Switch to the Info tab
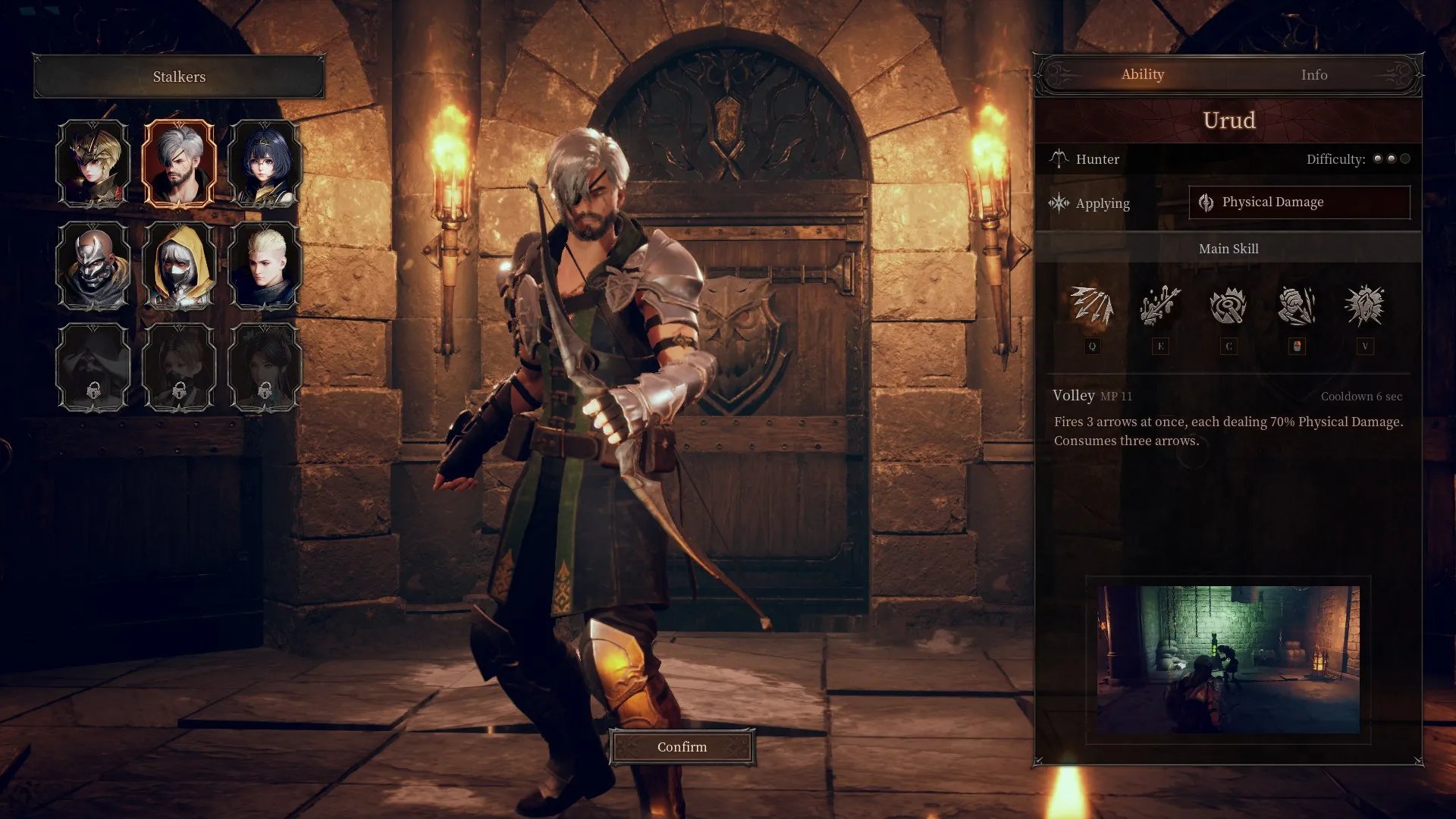 (x=1313, y=74)
